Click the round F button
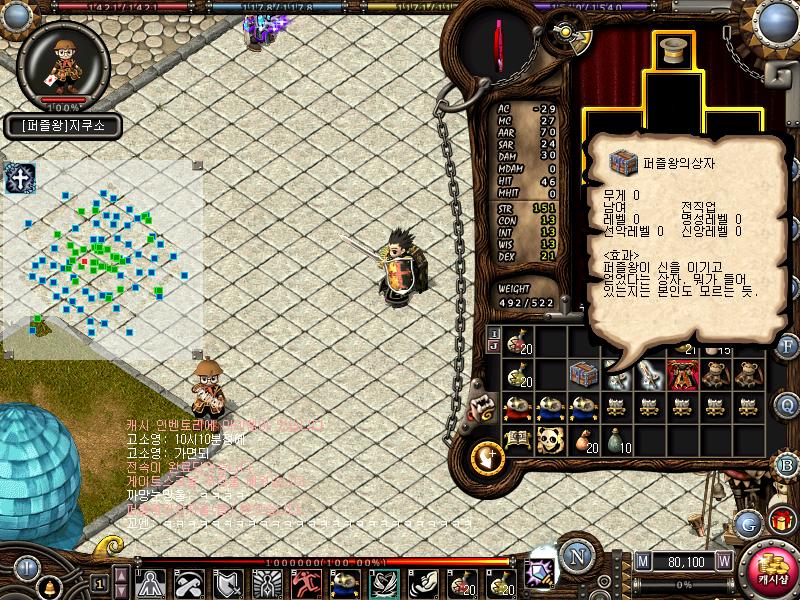 pos(787,346)
